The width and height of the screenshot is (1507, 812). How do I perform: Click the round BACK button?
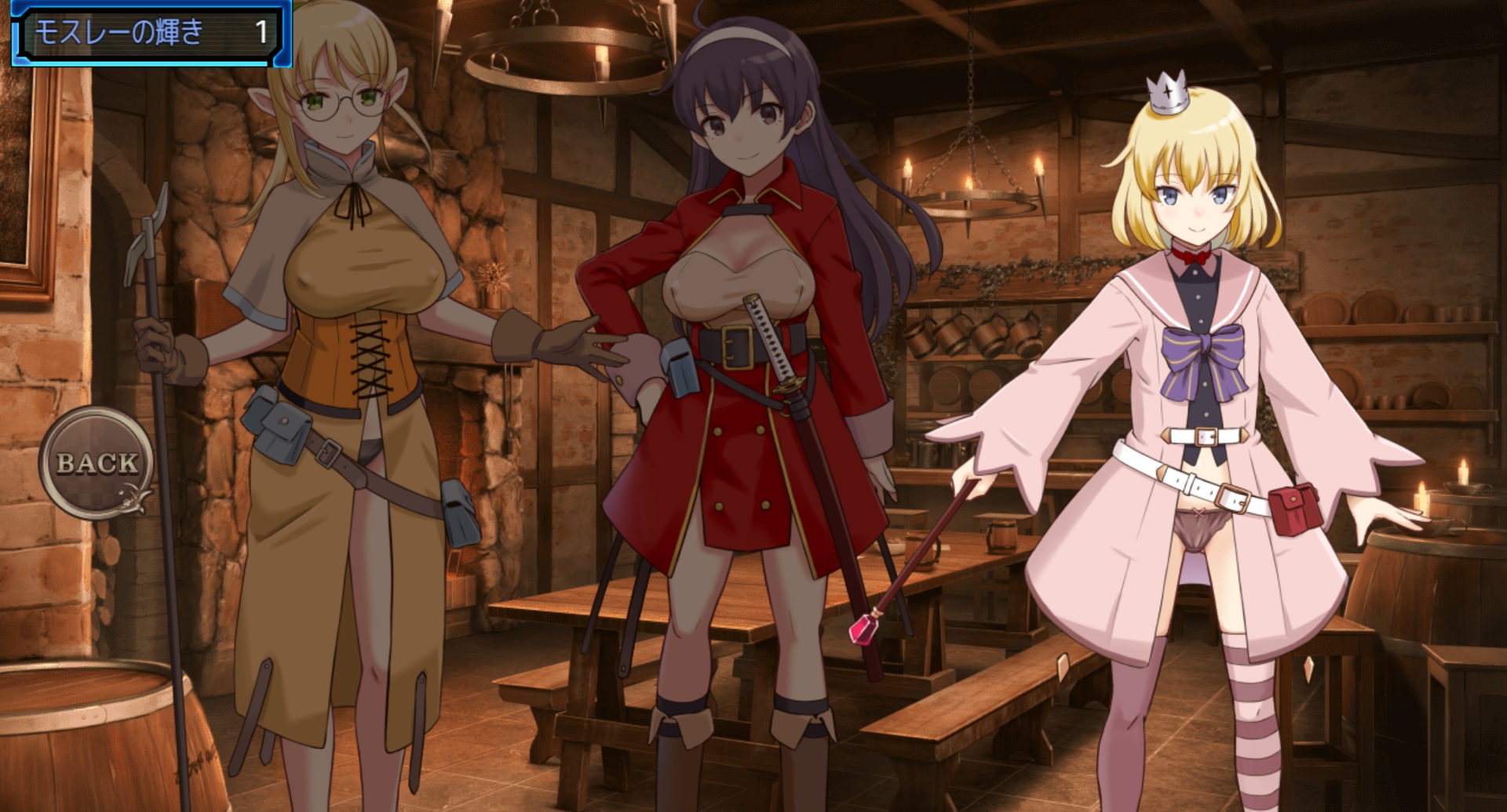(x=97, y=463)
